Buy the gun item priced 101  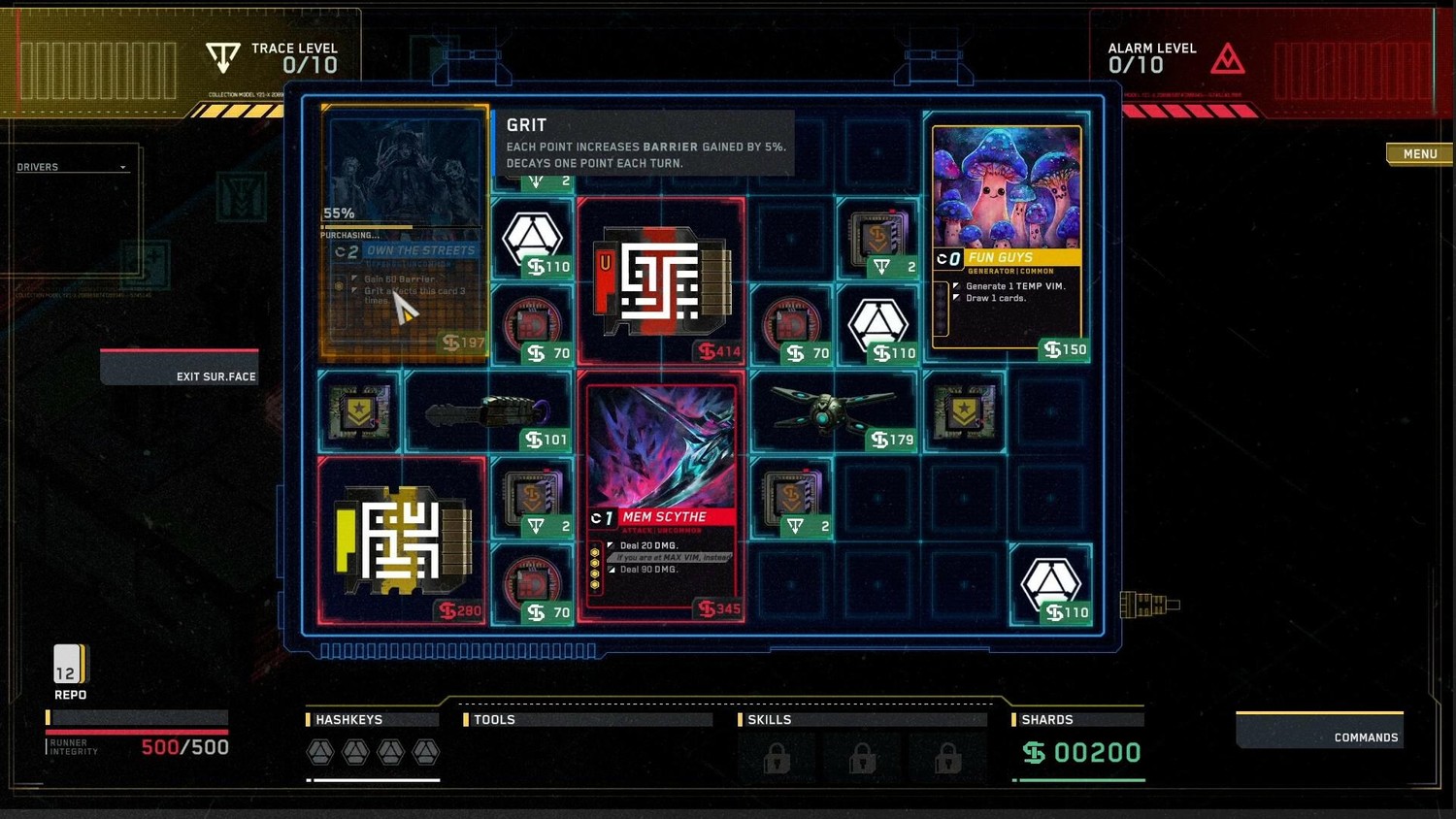[487, 413]
